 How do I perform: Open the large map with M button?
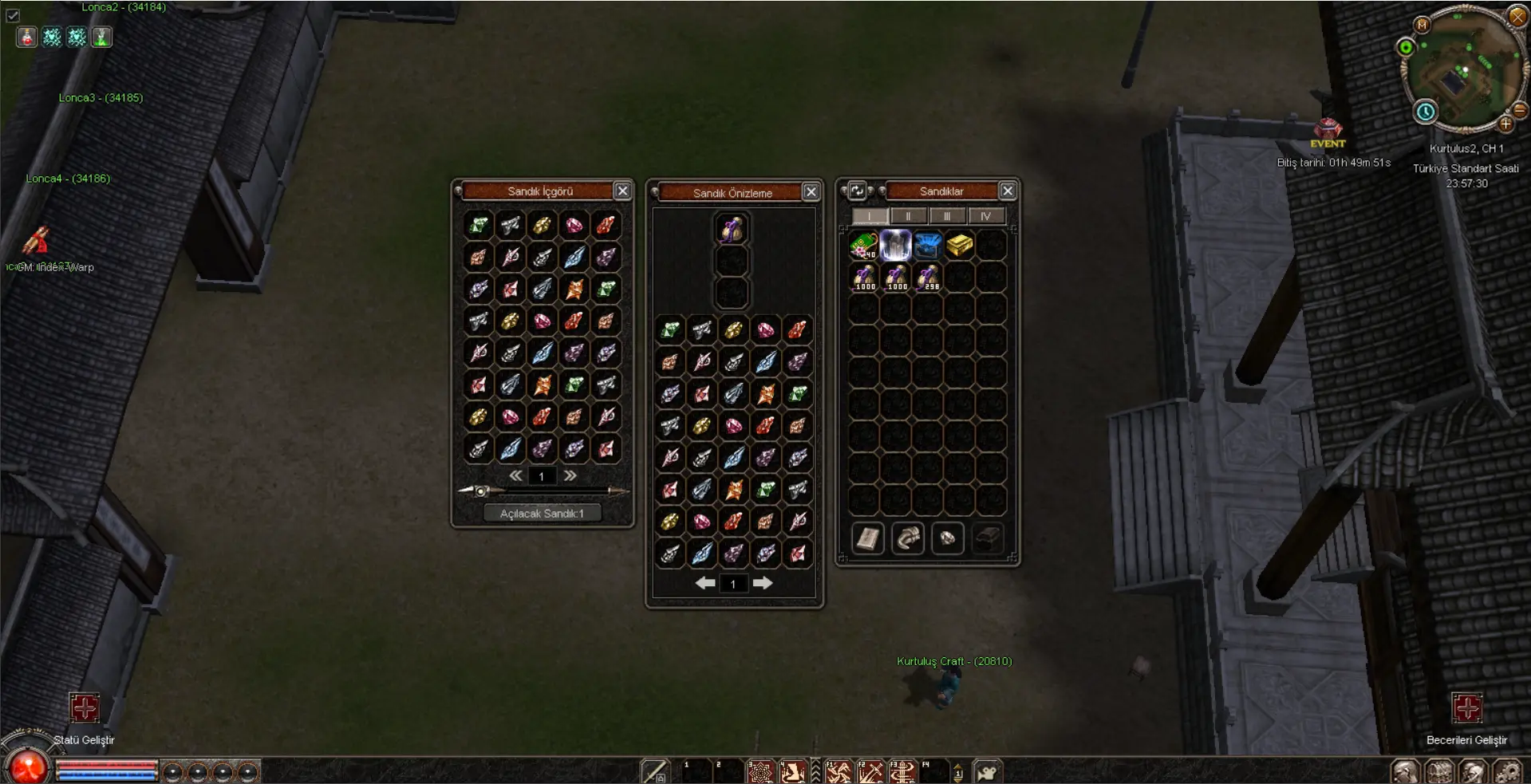(x=1422, y=25)
